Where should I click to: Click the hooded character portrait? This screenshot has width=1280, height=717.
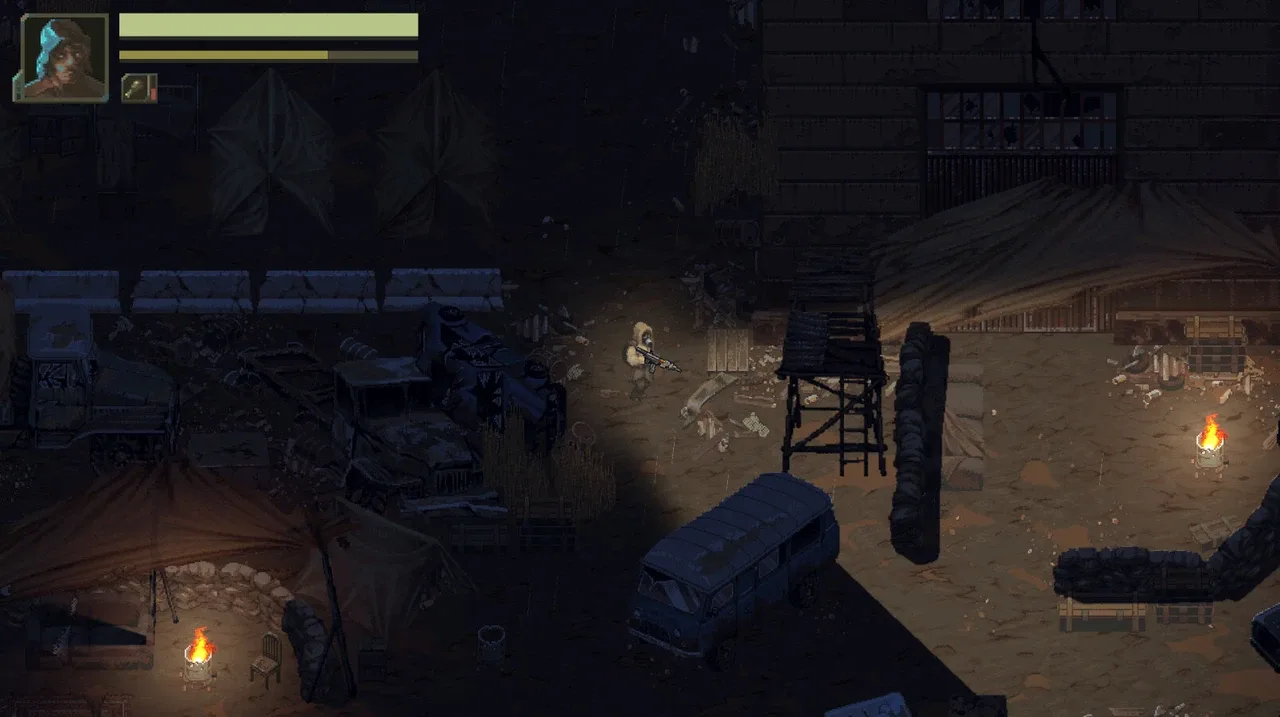point(61,57)
